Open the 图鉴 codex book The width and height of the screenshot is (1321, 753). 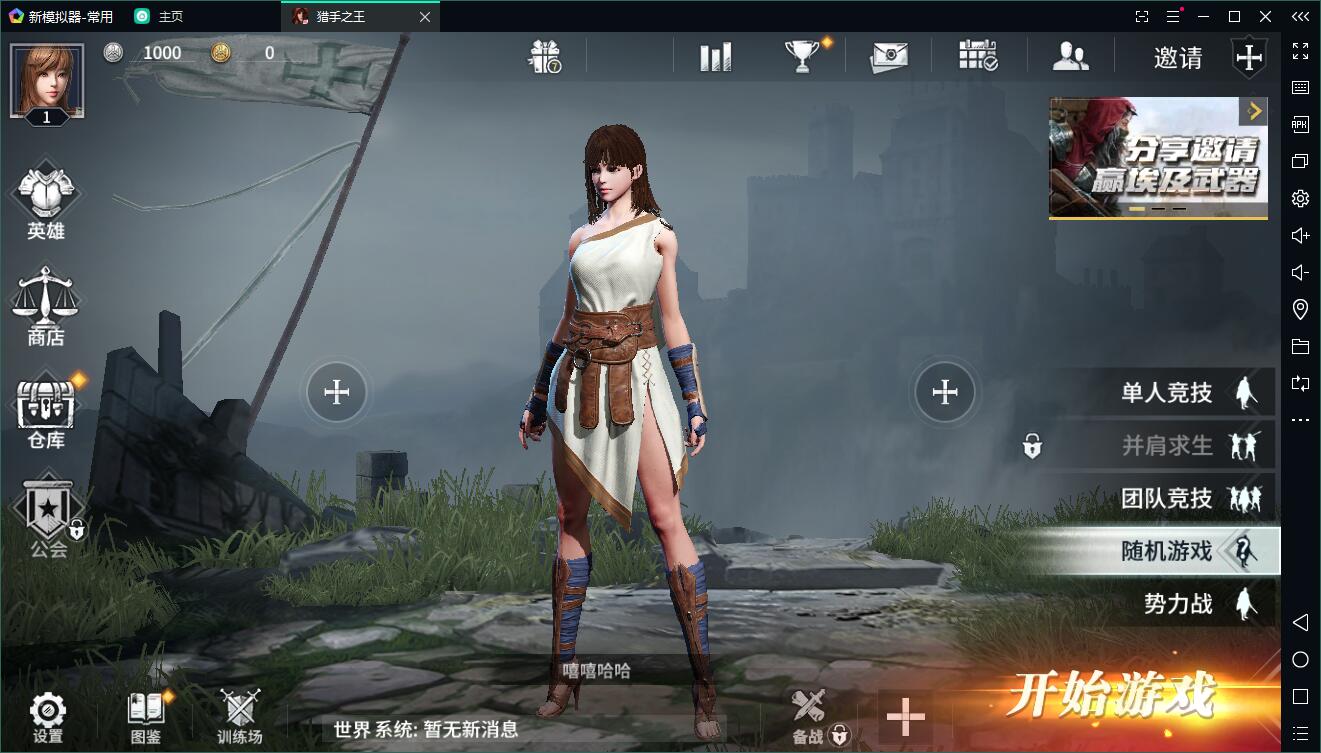click(x=145, y=716)
